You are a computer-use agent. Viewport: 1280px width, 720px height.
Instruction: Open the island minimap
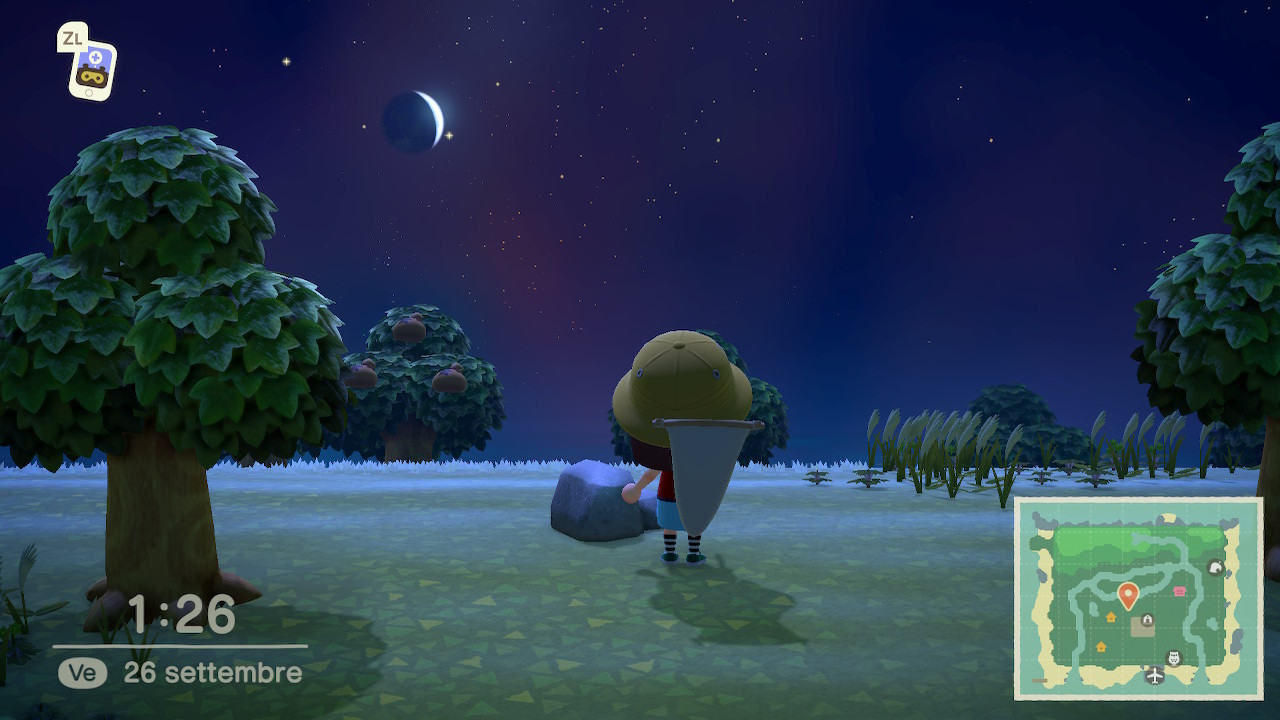coord(1139,598)
